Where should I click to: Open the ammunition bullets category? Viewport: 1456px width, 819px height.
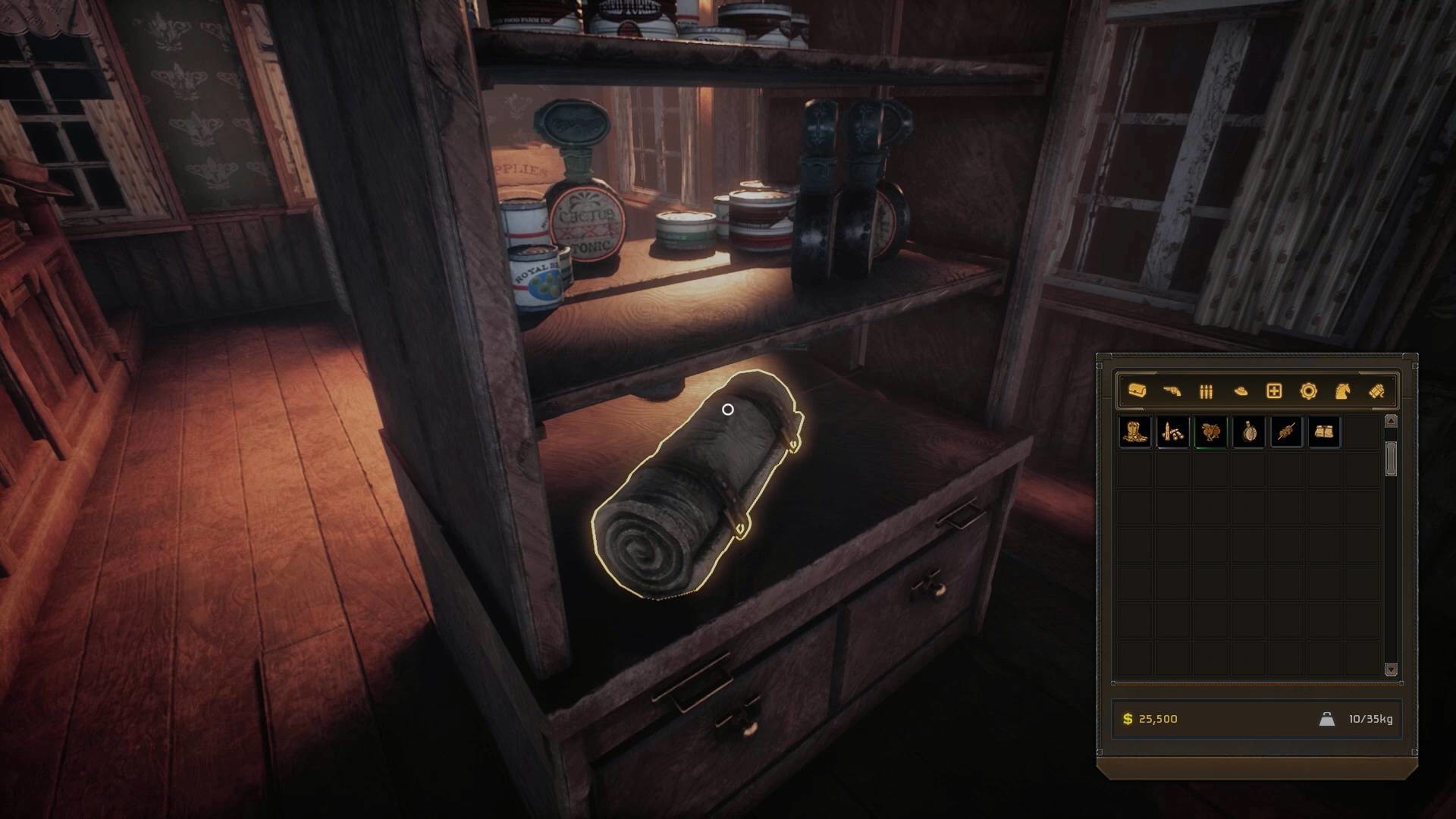(x=1205, y=391)
